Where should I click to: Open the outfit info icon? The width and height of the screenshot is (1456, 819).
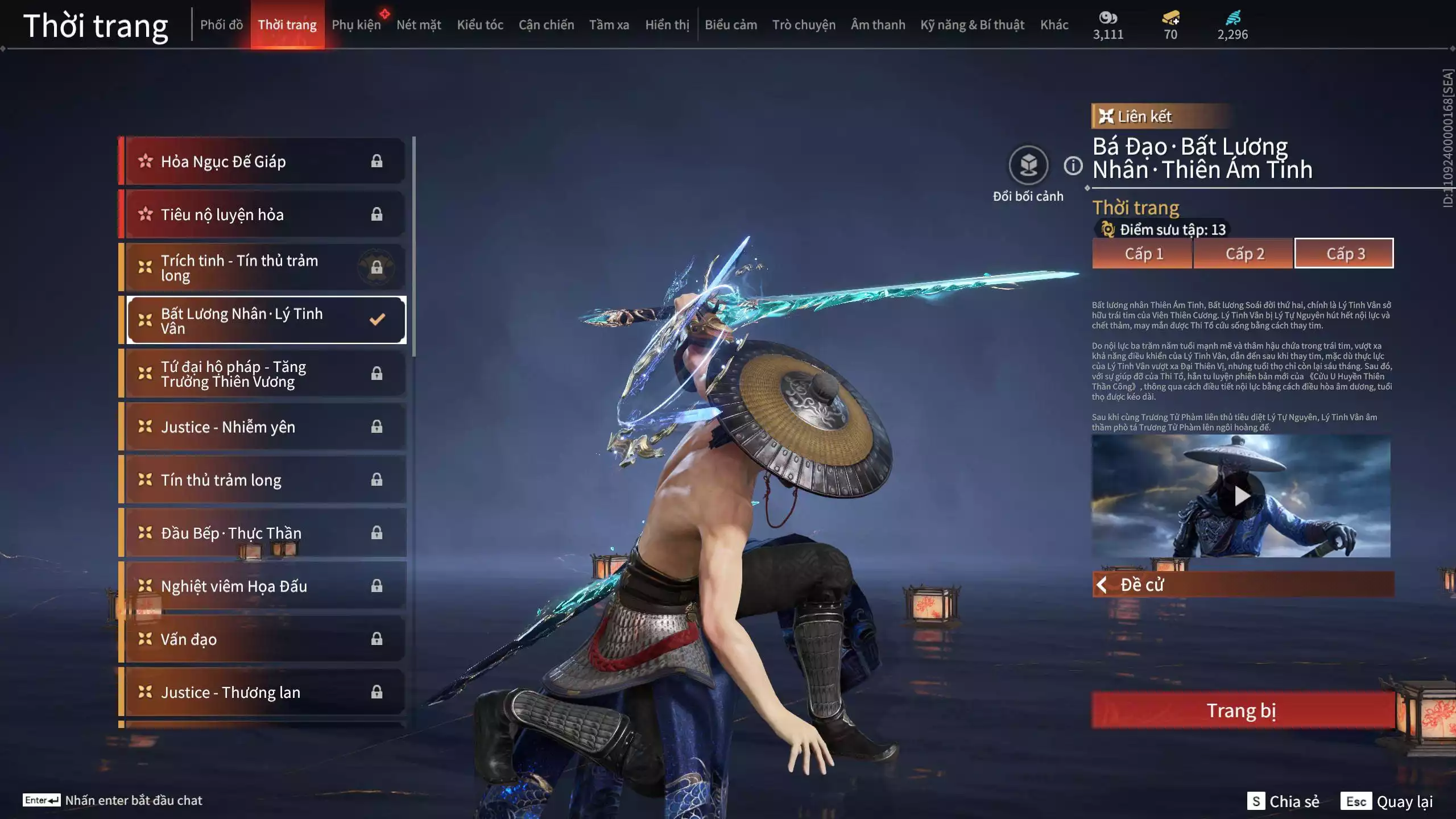1073,166
